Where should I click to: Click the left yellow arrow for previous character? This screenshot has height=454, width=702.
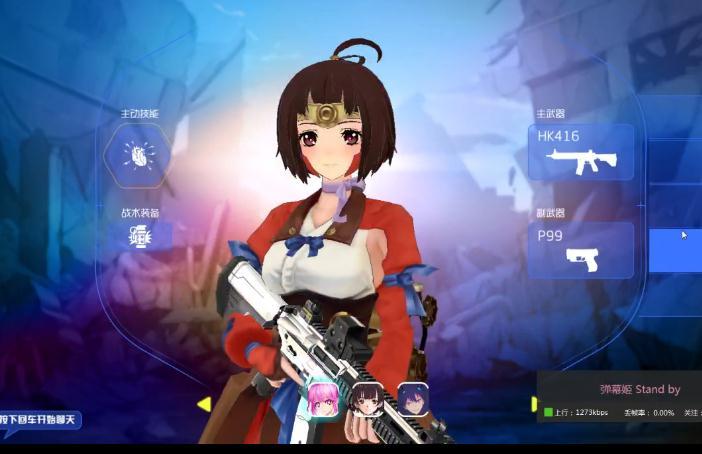[203, 404]
